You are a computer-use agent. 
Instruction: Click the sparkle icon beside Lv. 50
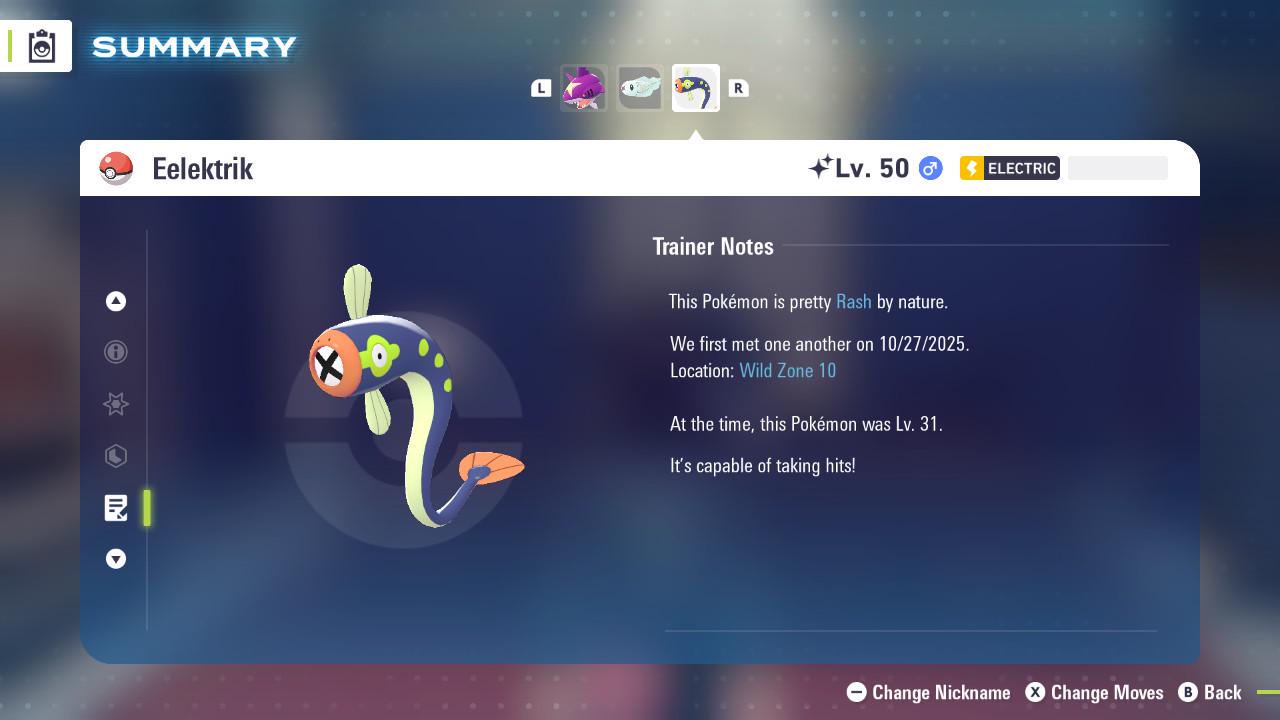[824, 166]
